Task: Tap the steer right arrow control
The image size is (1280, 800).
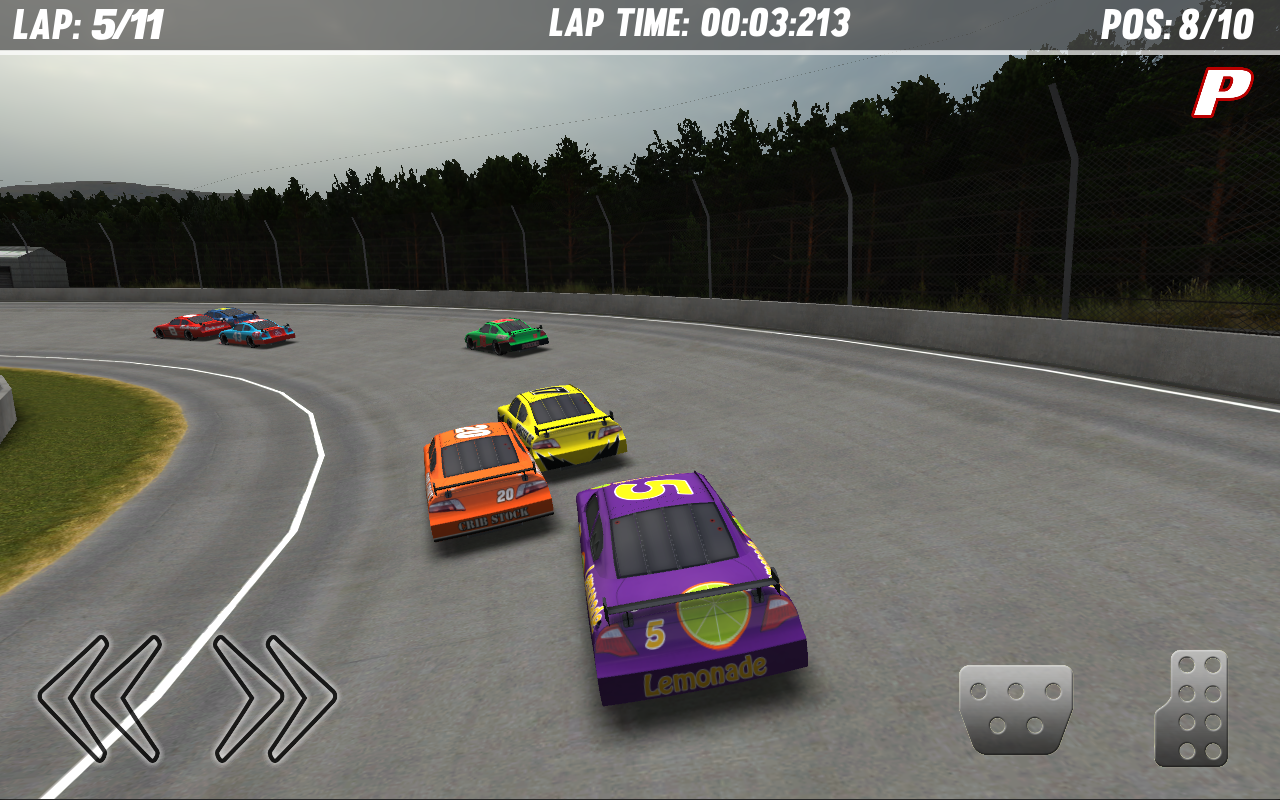Action: (x=274, y=697)
